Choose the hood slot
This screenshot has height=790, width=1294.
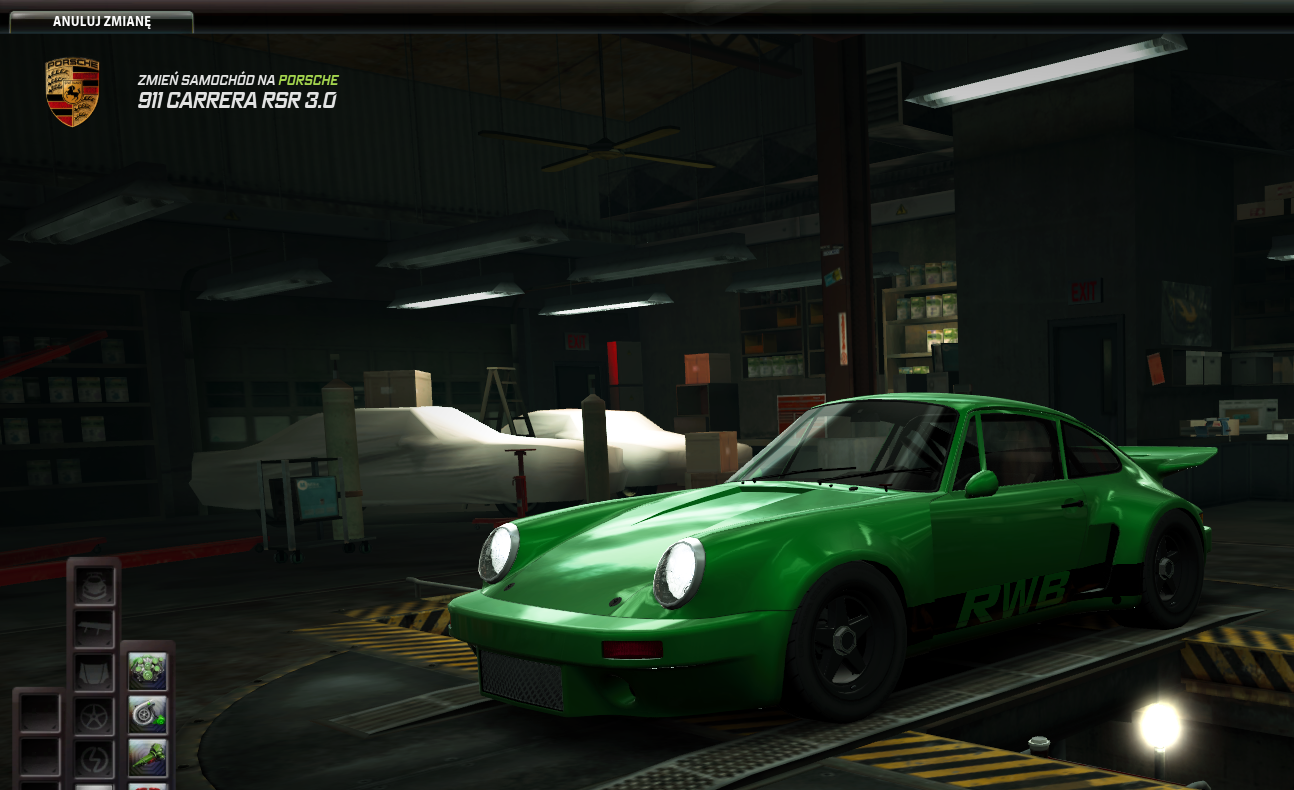94,673
